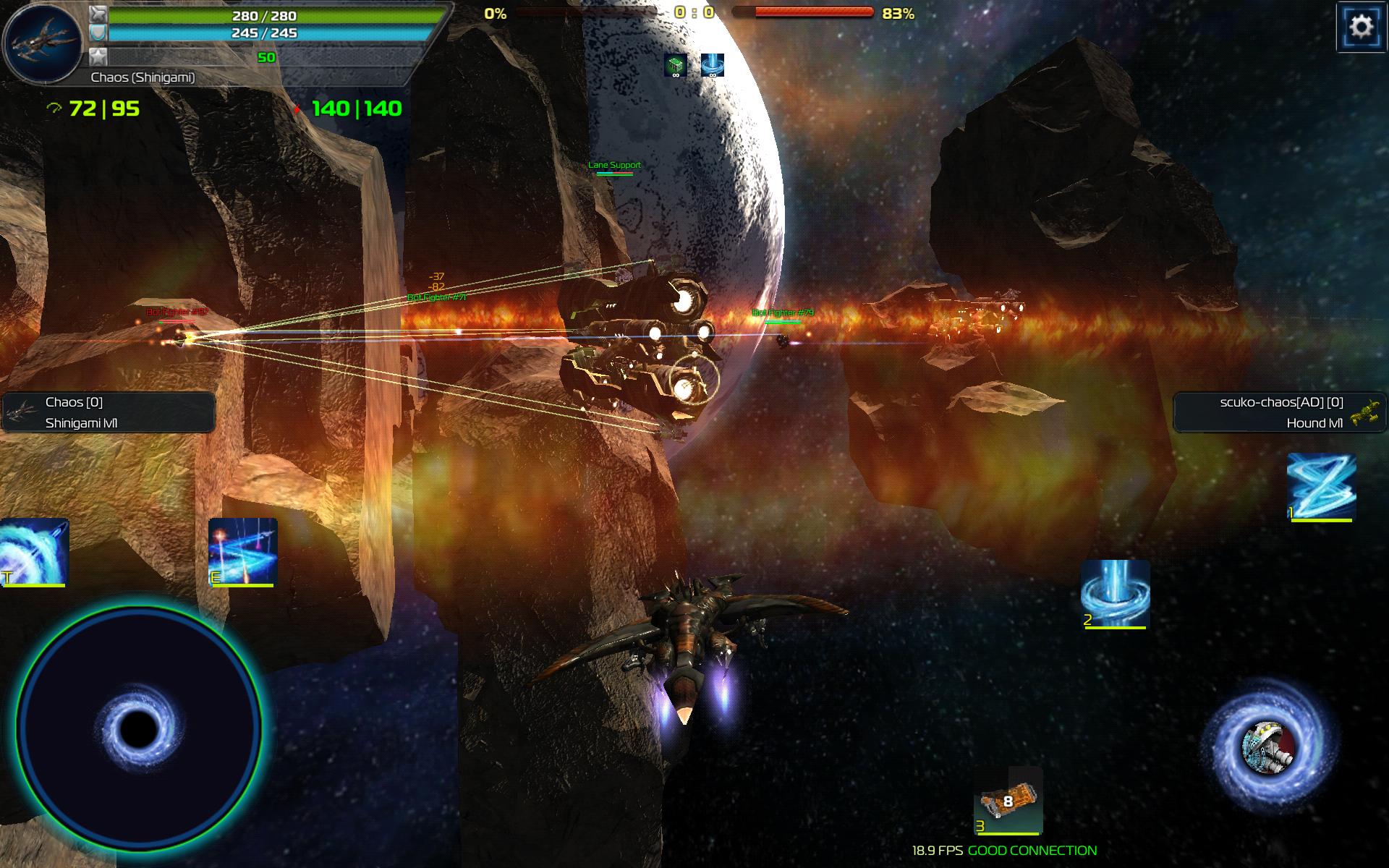This screenshot has height=868, width=1389.
Task: Trigger the blue energy beam ability numbered 2
Action: pos(1115,594)
